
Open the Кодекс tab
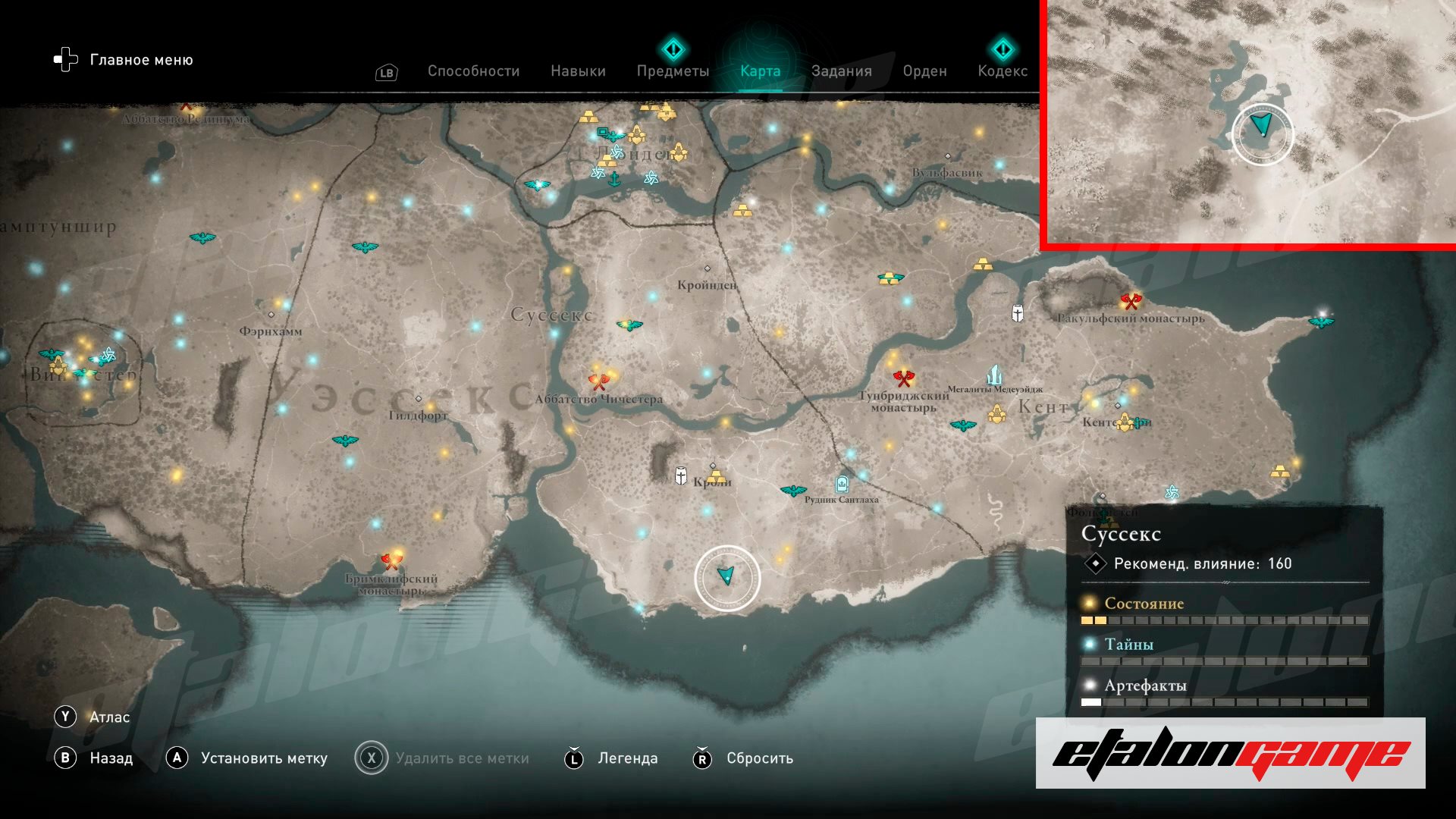[x=1003, y=71]
